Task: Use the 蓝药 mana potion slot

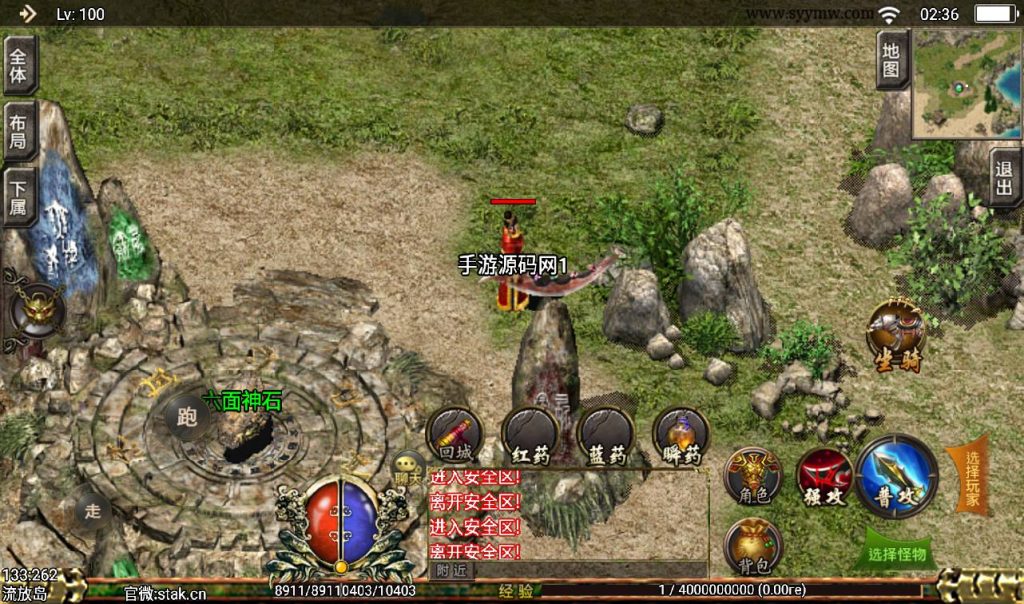Action: pyautogui.click(x=606, y=435)
